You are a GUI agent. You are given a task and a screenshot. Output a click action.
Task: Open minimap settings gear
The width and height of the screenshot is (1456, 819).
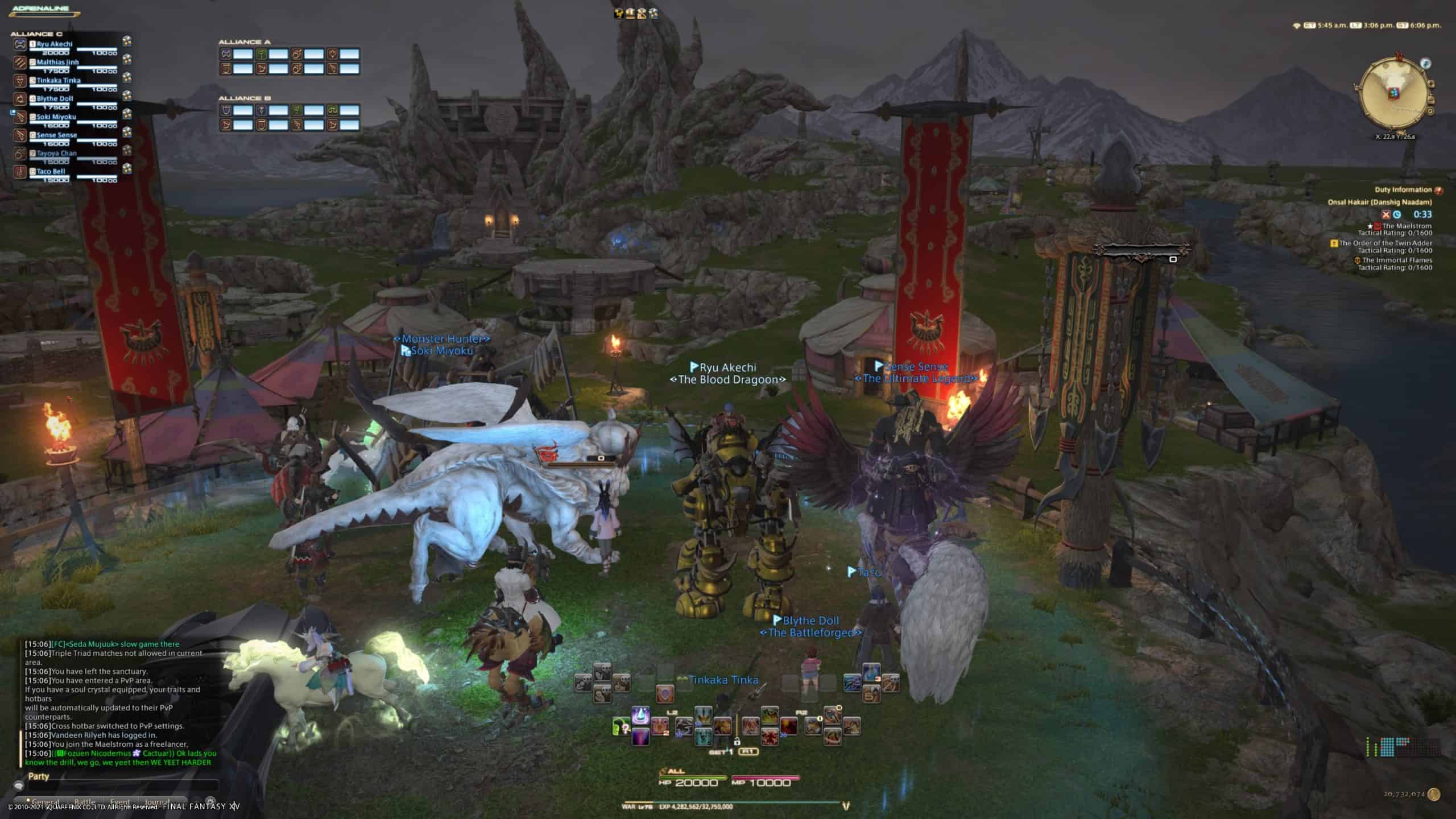click(x=1431, y=111)
